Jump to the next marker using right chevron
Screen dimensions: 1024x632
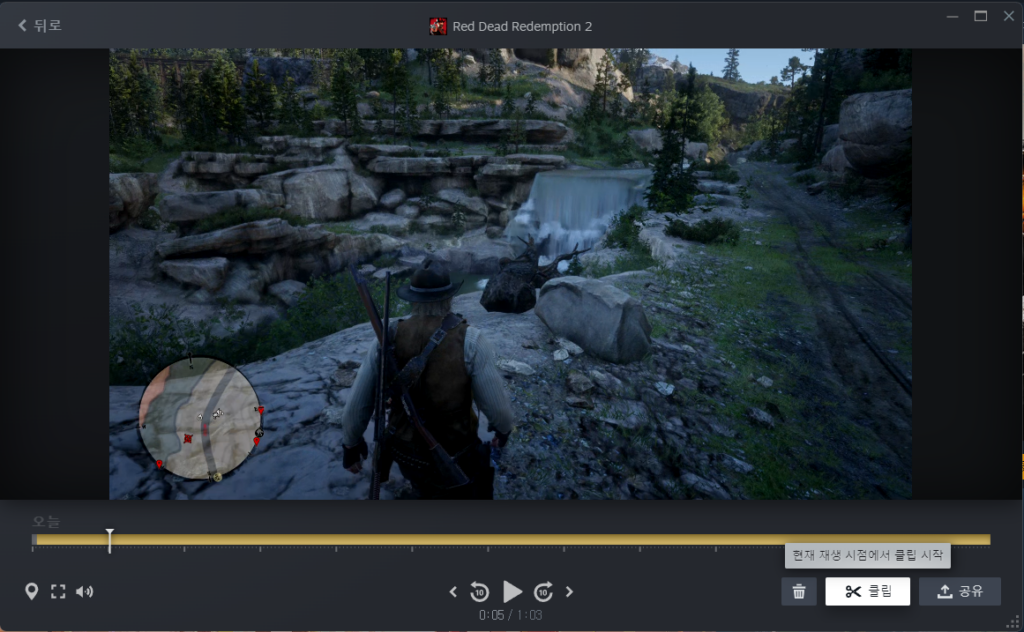[570, 591]
